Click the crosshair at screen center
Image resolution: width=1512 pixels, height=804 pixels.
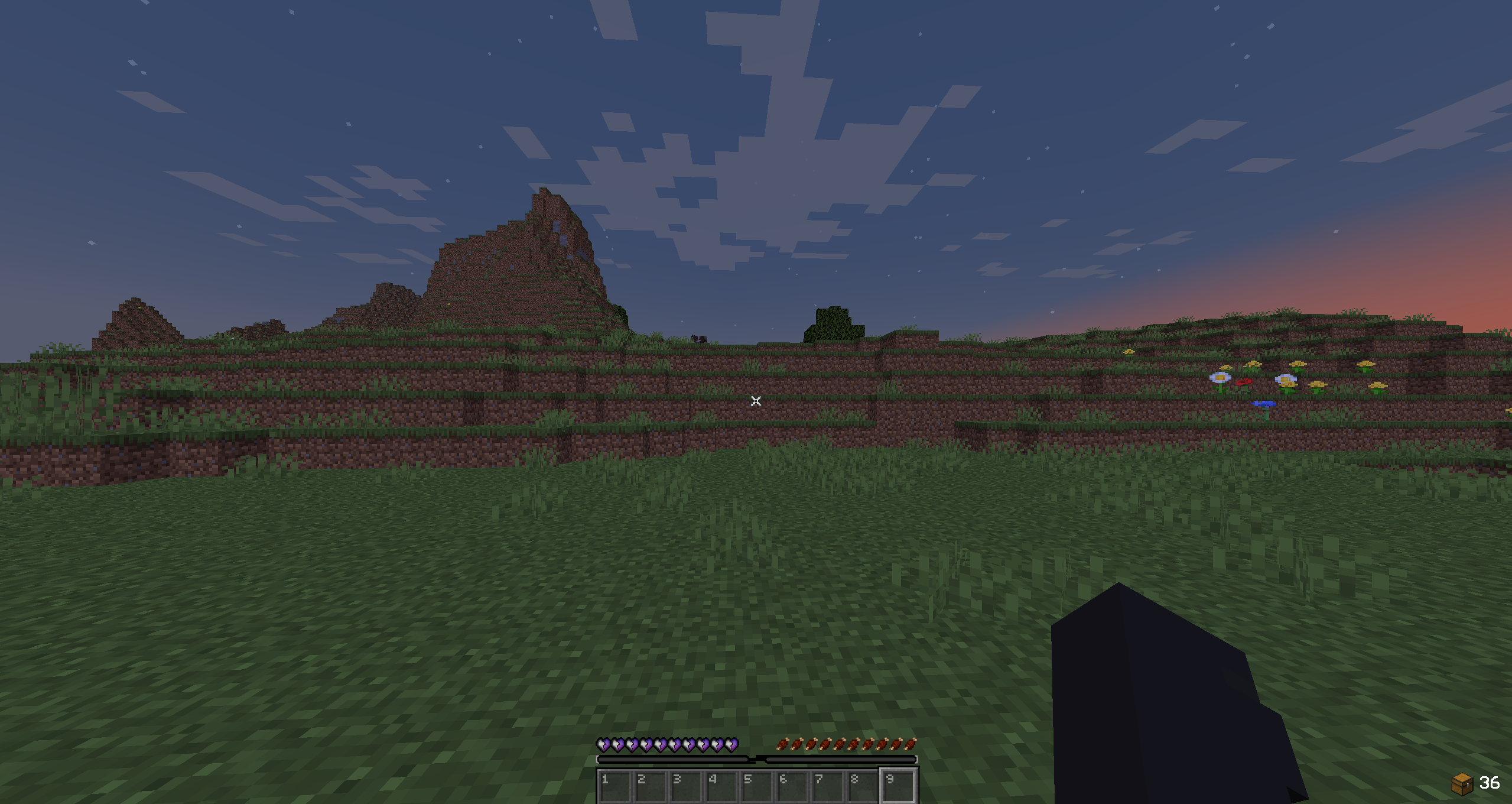[x=756, y=401]
